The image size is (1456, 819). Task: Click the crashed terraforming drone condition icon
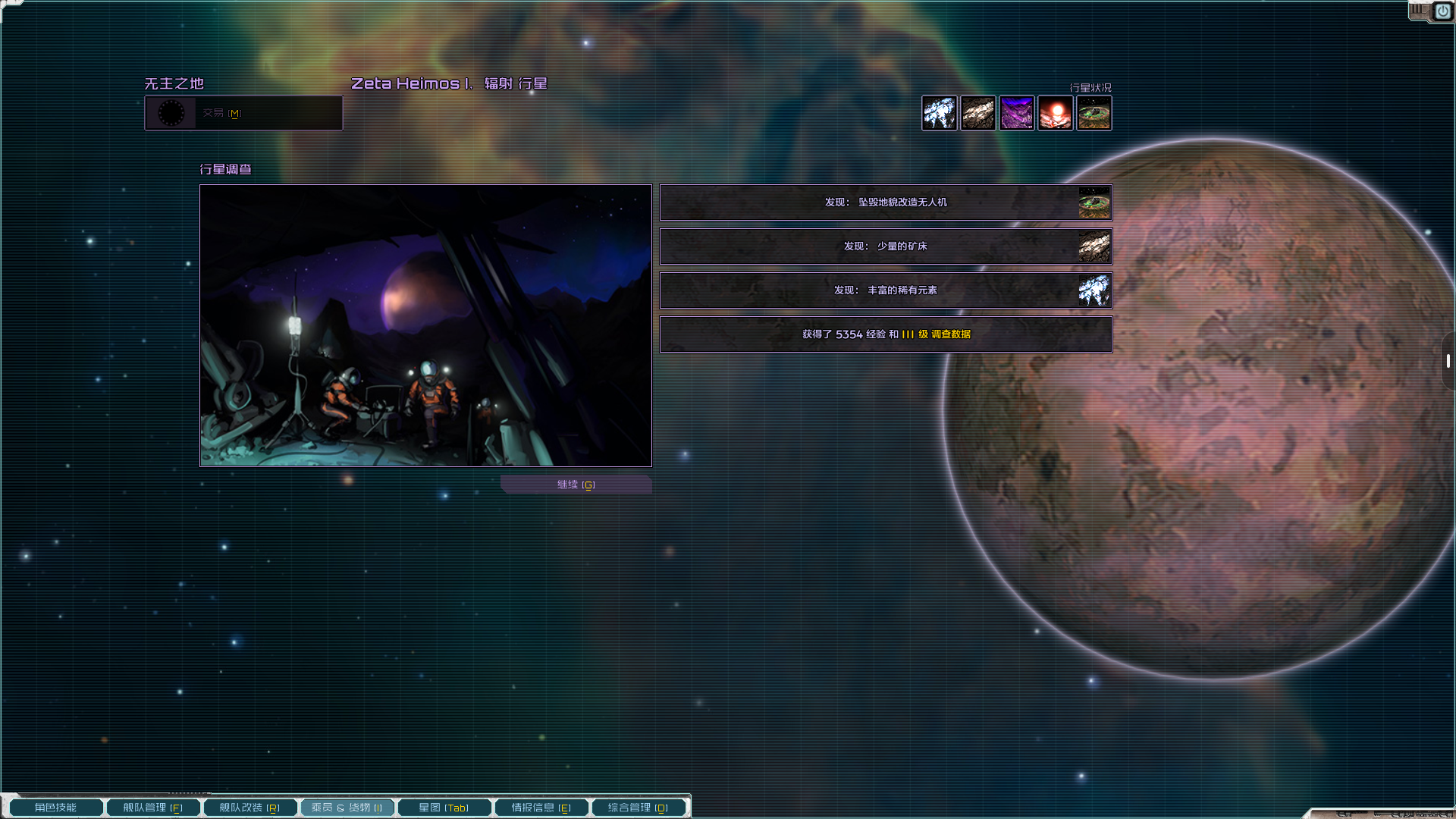tap(1094, 113)
